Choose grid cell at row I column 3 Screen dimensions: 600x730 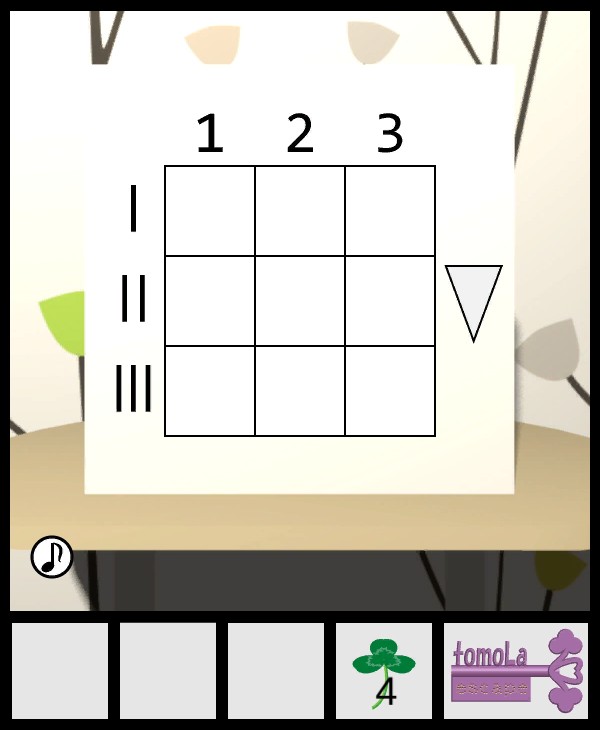[x=390, y=211]
